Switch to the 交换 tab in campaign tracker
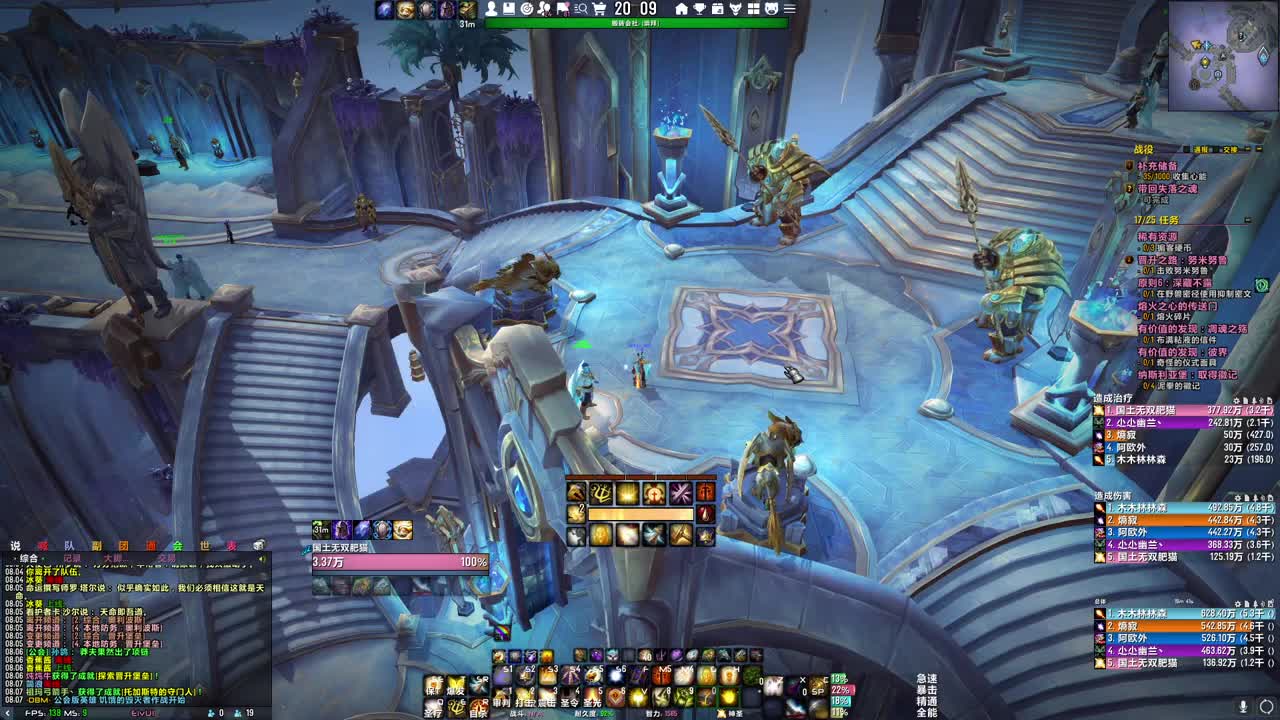 1230,151
